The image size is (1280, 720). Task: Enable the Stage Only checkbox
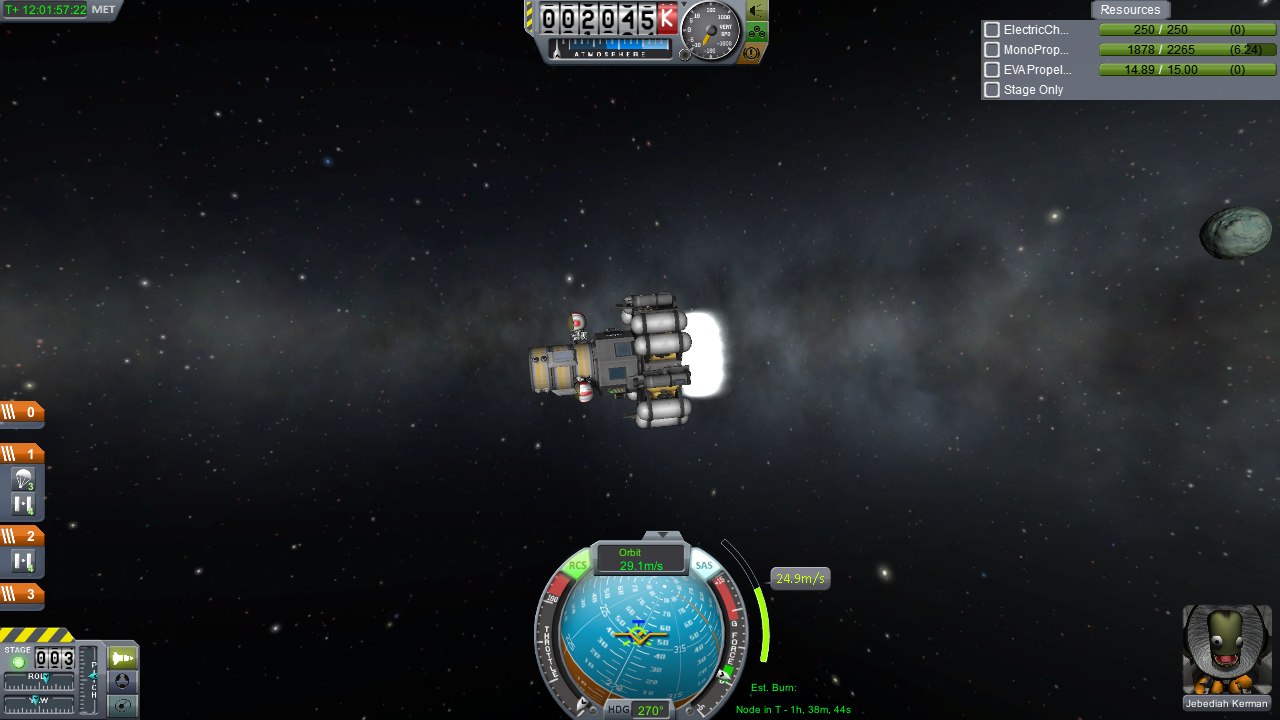point(992,90)
